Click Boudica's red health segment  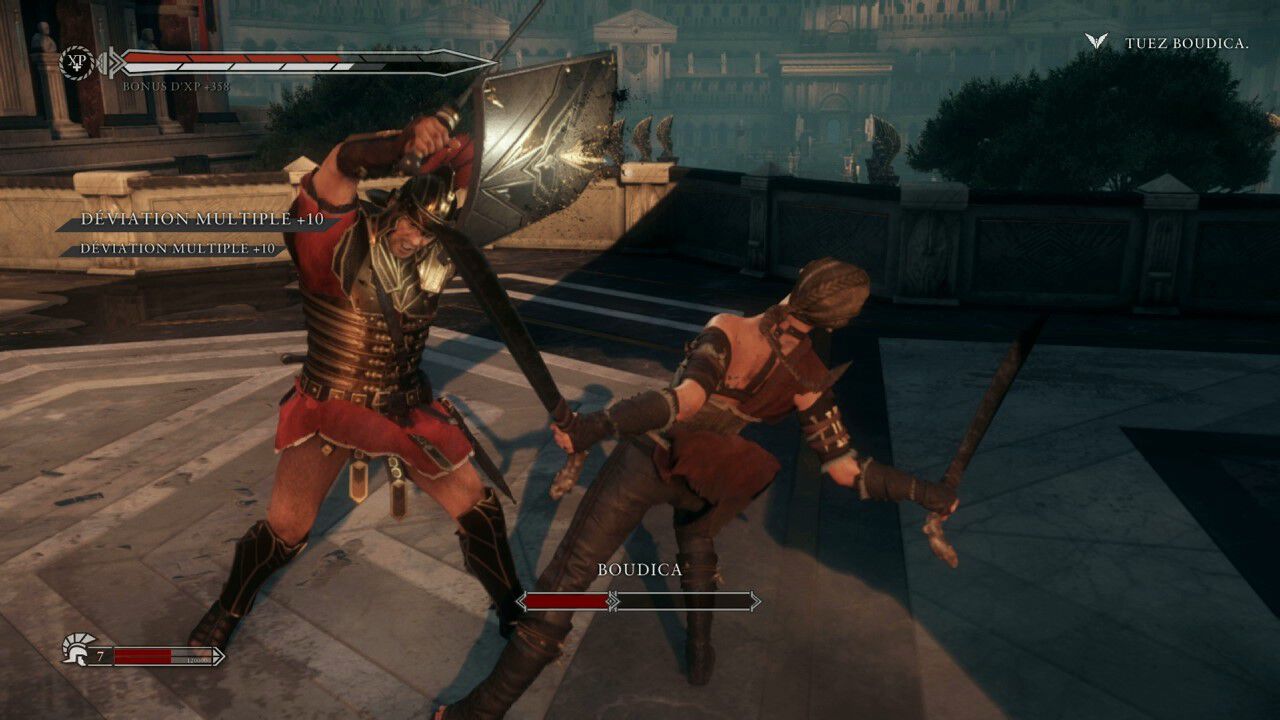pyautogui.click(x=565, y=602)
